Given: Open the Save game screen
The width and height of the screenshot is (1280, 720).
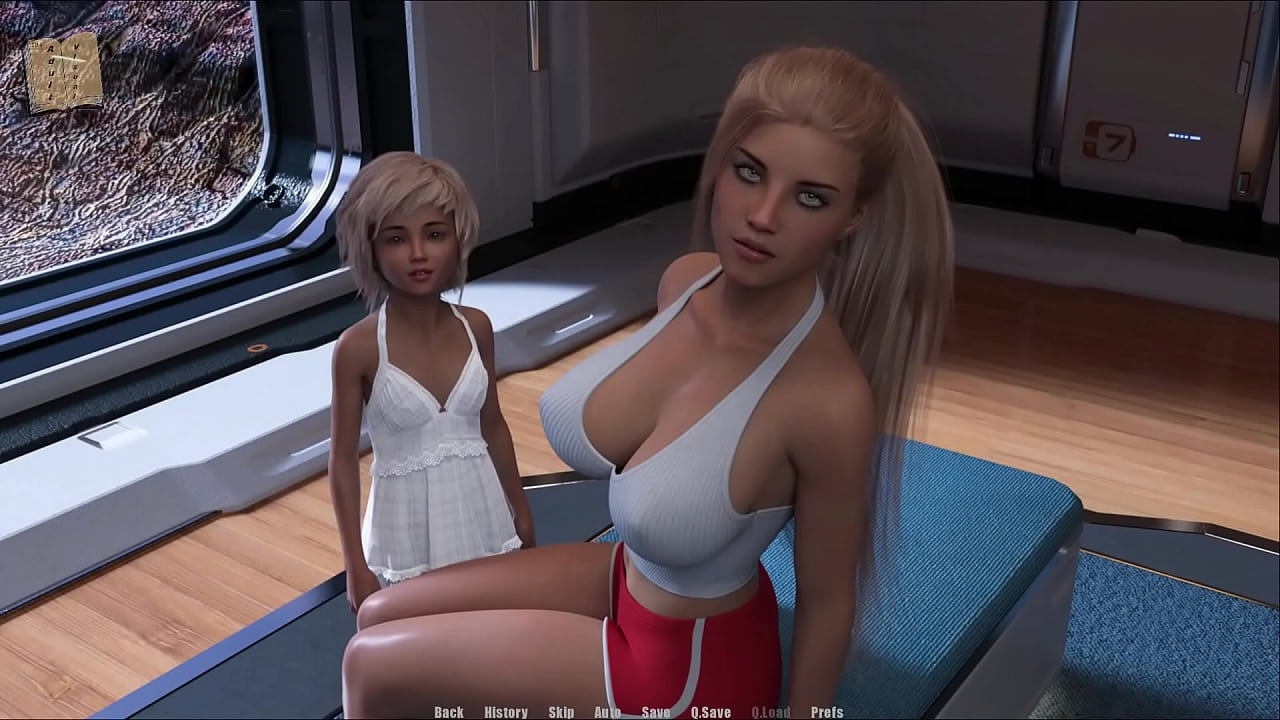Looking at the screenshot, I should (656, 712).
